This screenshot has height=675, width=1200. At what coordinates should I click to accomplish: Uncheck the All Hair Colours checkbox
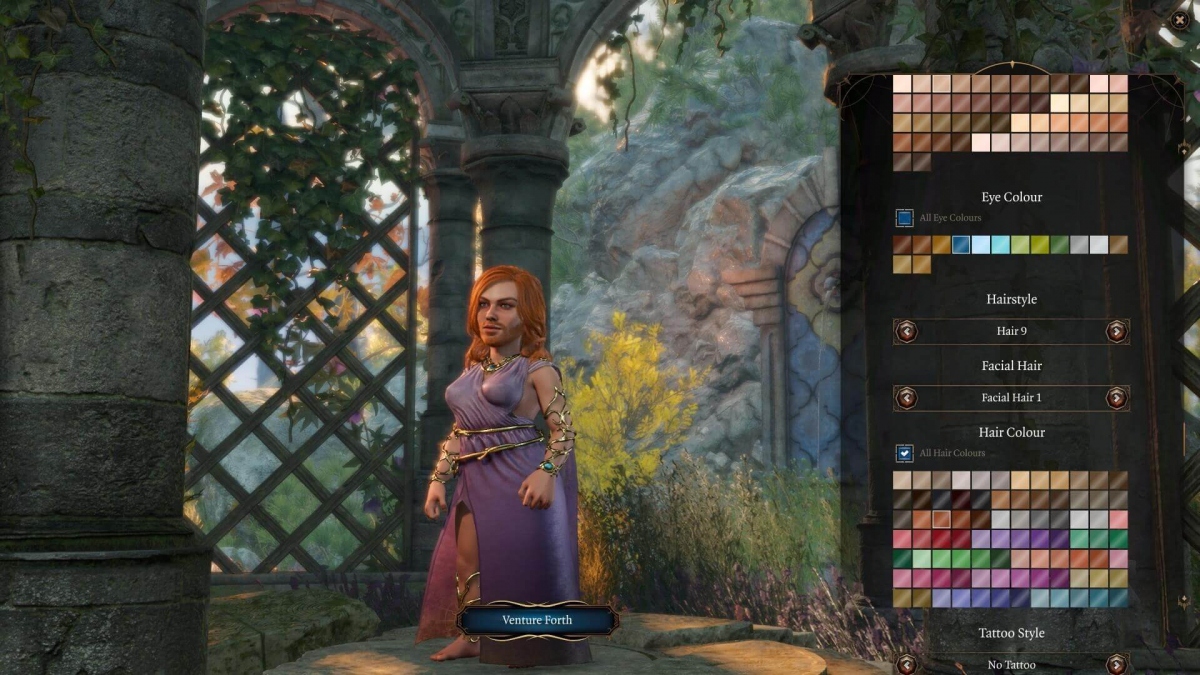click(x=904, y=453)
